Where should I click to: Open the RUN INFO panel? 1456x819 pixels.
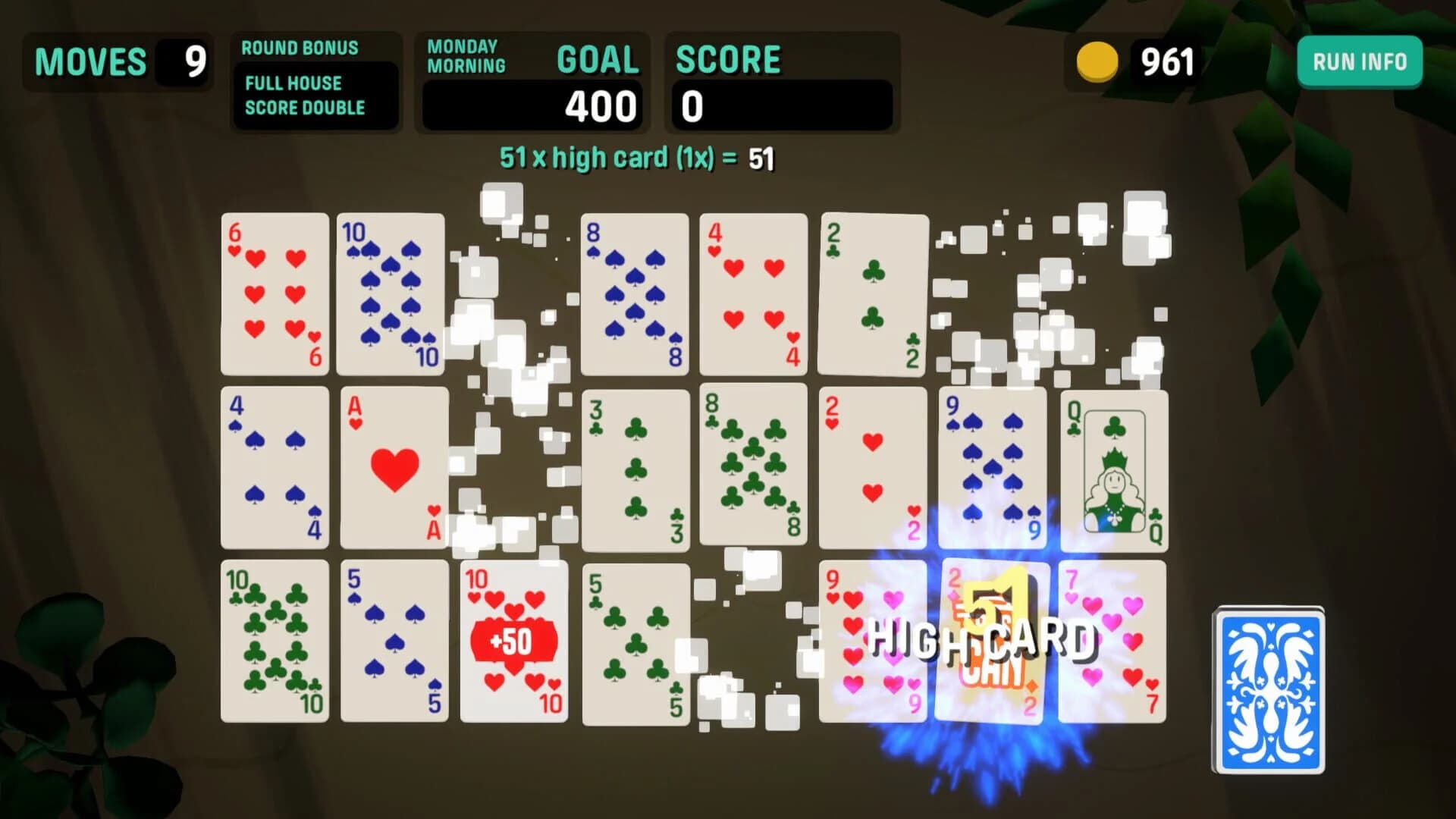[1358, 62]
